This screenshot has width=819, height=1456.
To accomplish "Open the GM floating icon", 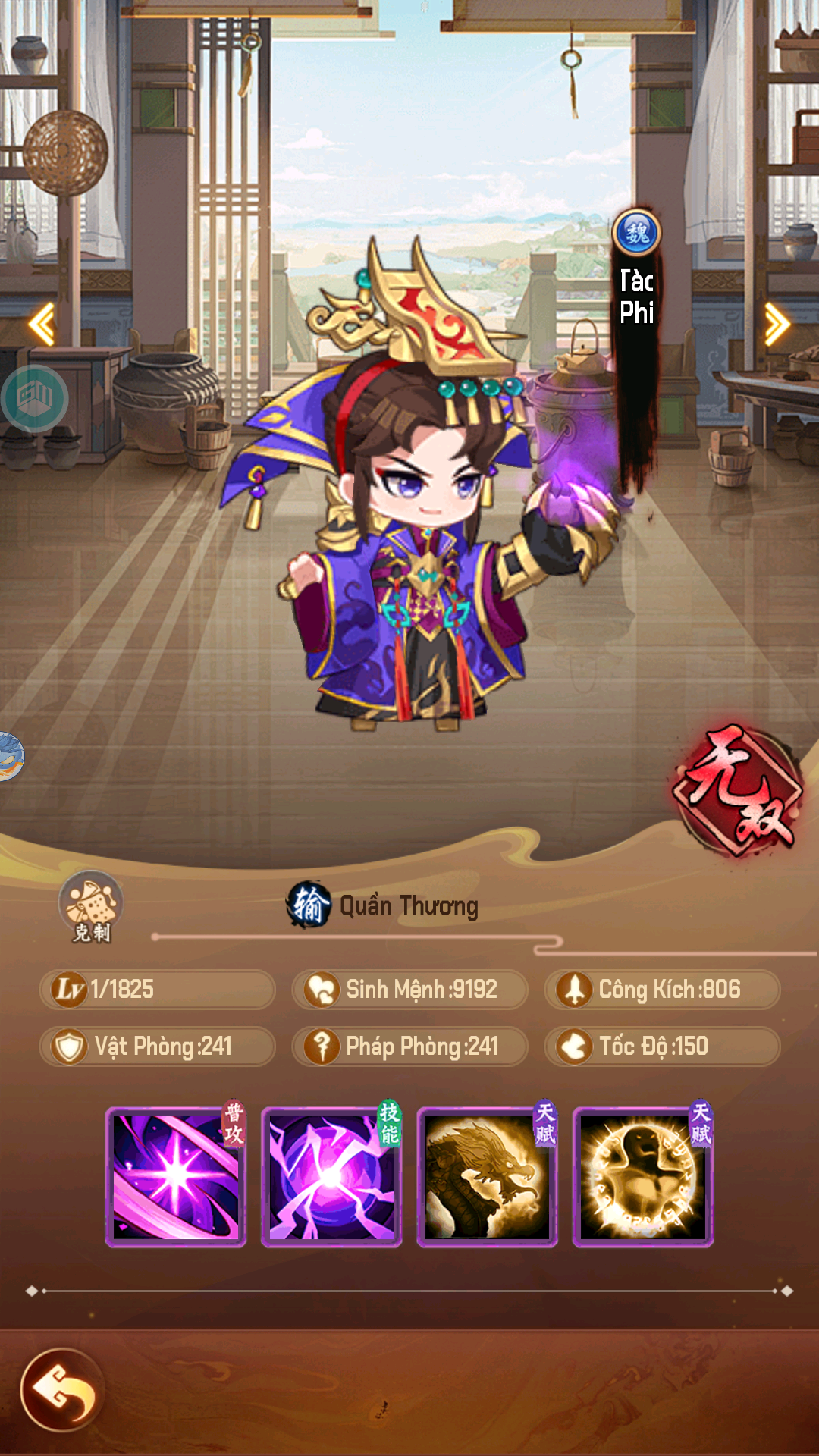I will coord(35,398).
